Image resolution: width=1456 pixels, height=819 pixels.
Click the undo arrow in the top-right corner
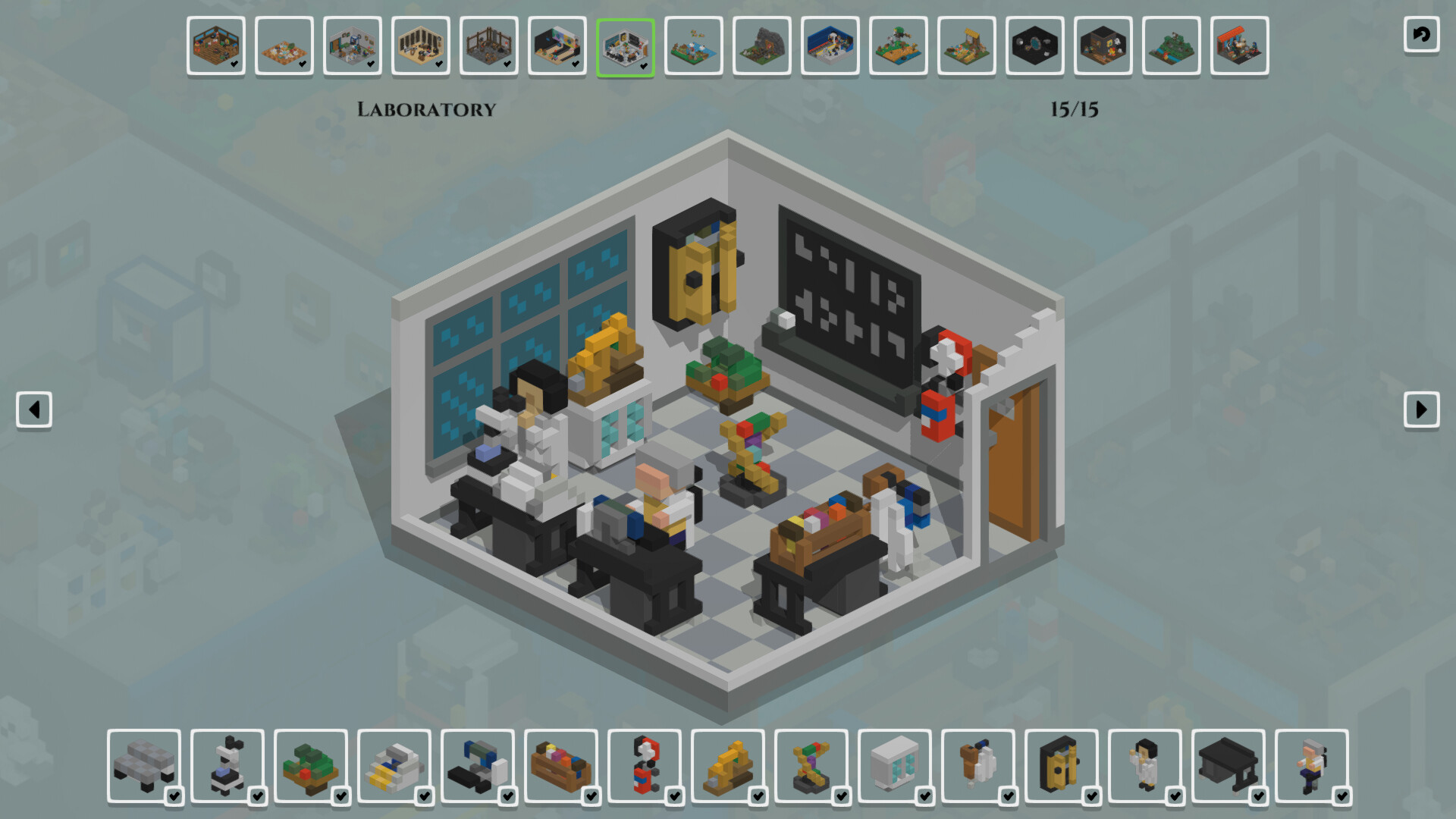pos(1421,33)
